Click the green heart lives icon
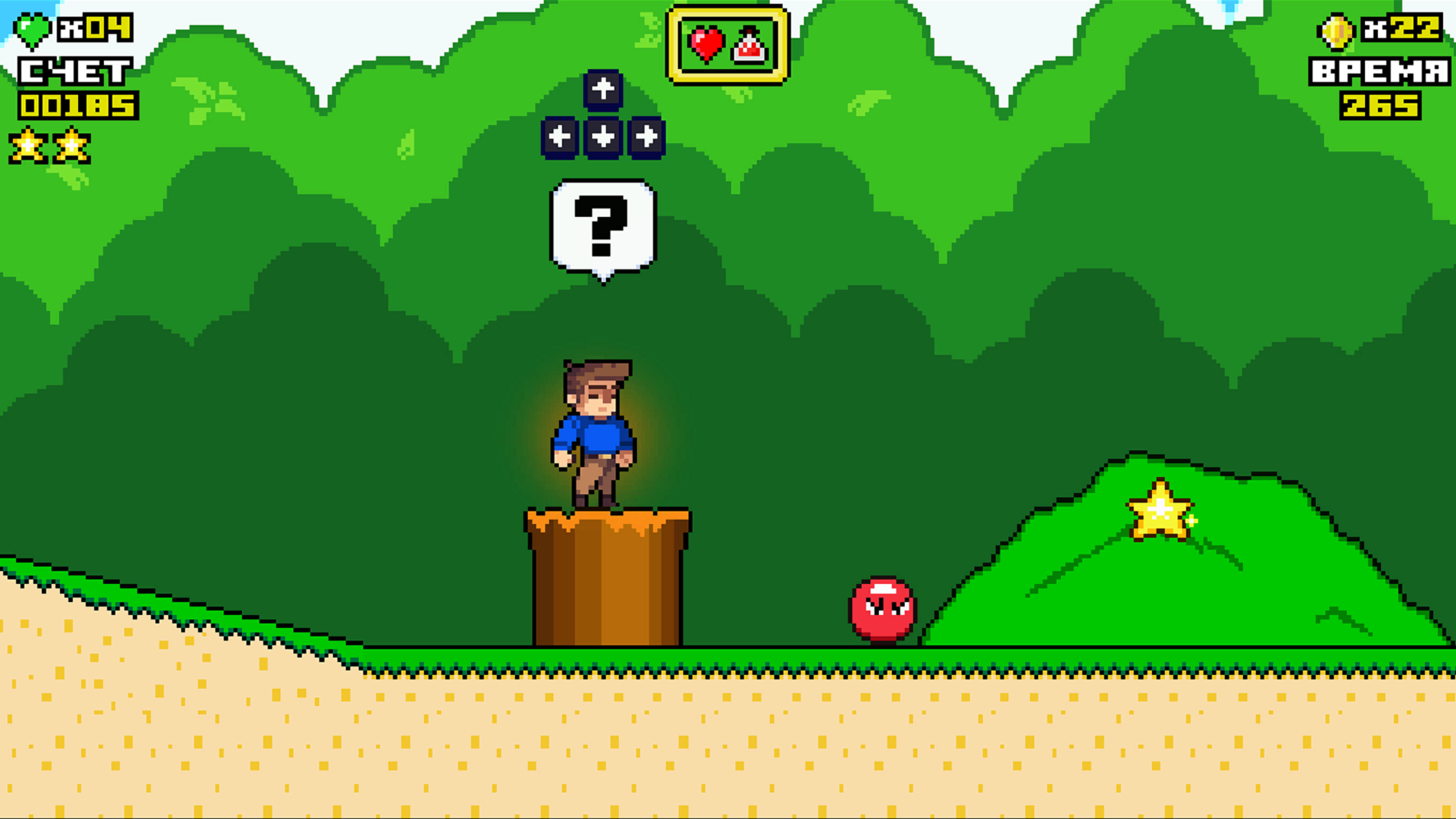This screenshot has height=819, width=1456. point(30,30)
